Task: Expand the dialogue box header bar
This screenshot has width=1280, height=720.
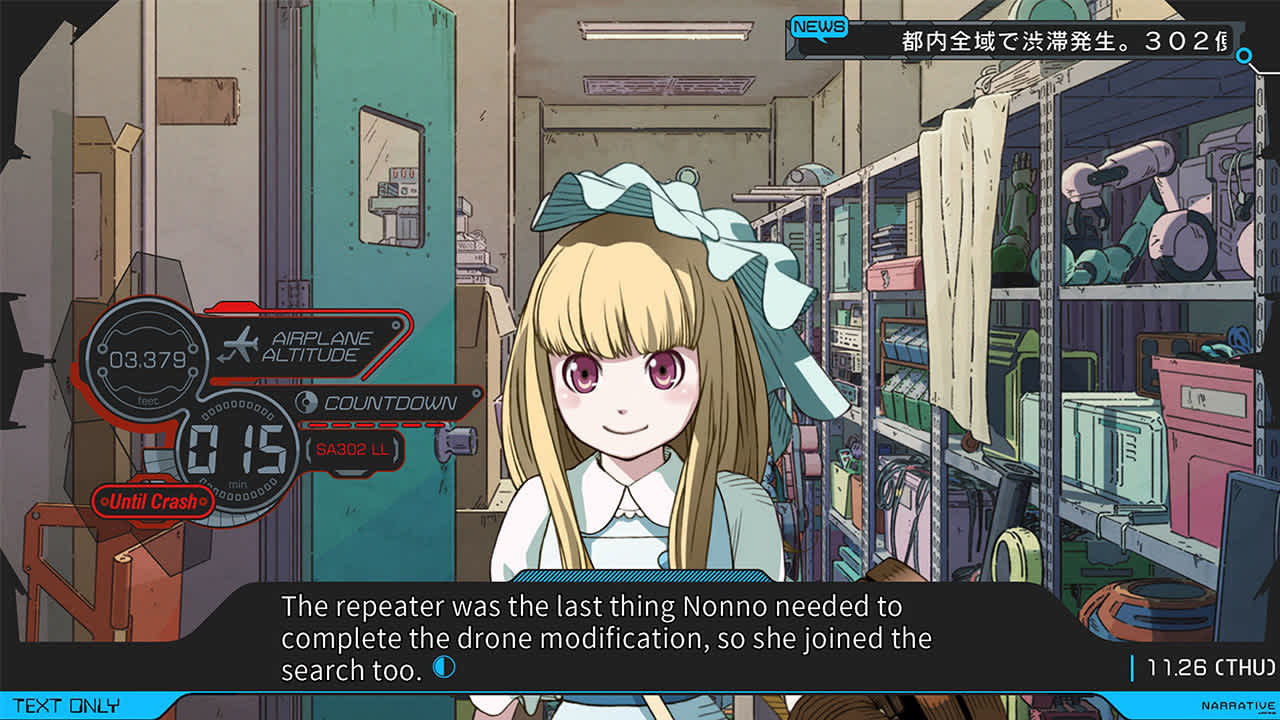Action: (x=640, y=576)
